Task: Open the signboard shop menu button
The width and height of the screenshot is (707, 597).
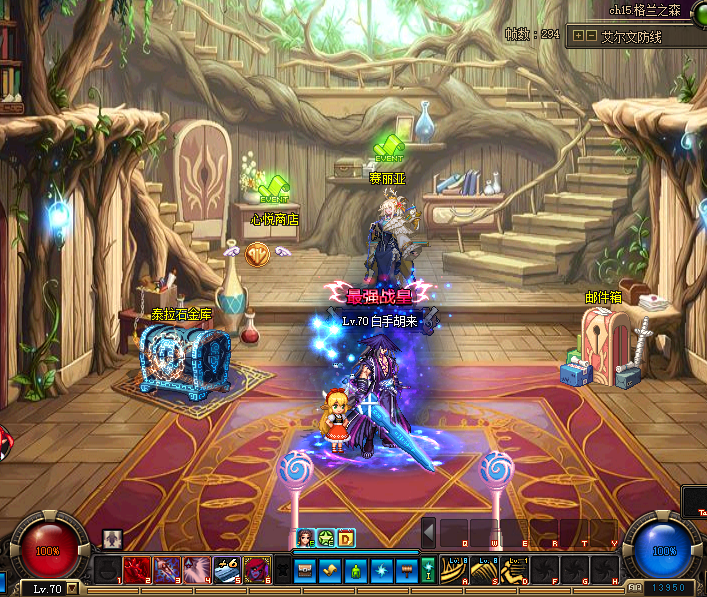Action: tap(406, 571)
